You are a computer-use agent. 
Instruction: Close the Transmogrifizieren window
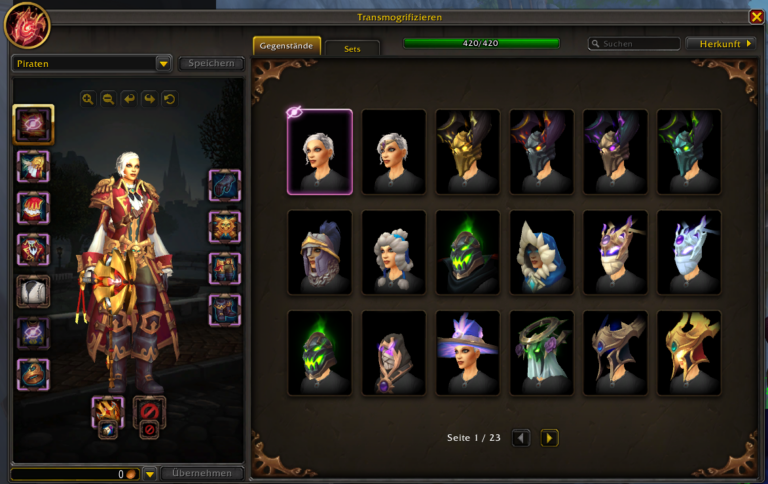(x=756, y=17)
